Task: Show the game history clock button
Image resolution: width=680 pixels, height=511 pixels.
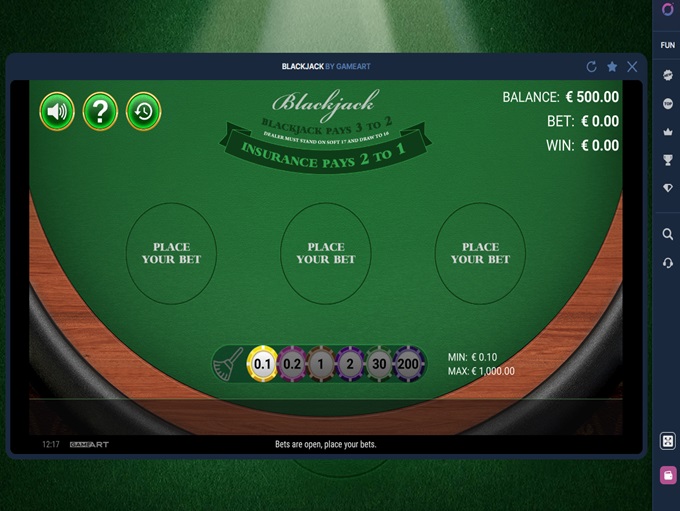Action: point(143,111)
